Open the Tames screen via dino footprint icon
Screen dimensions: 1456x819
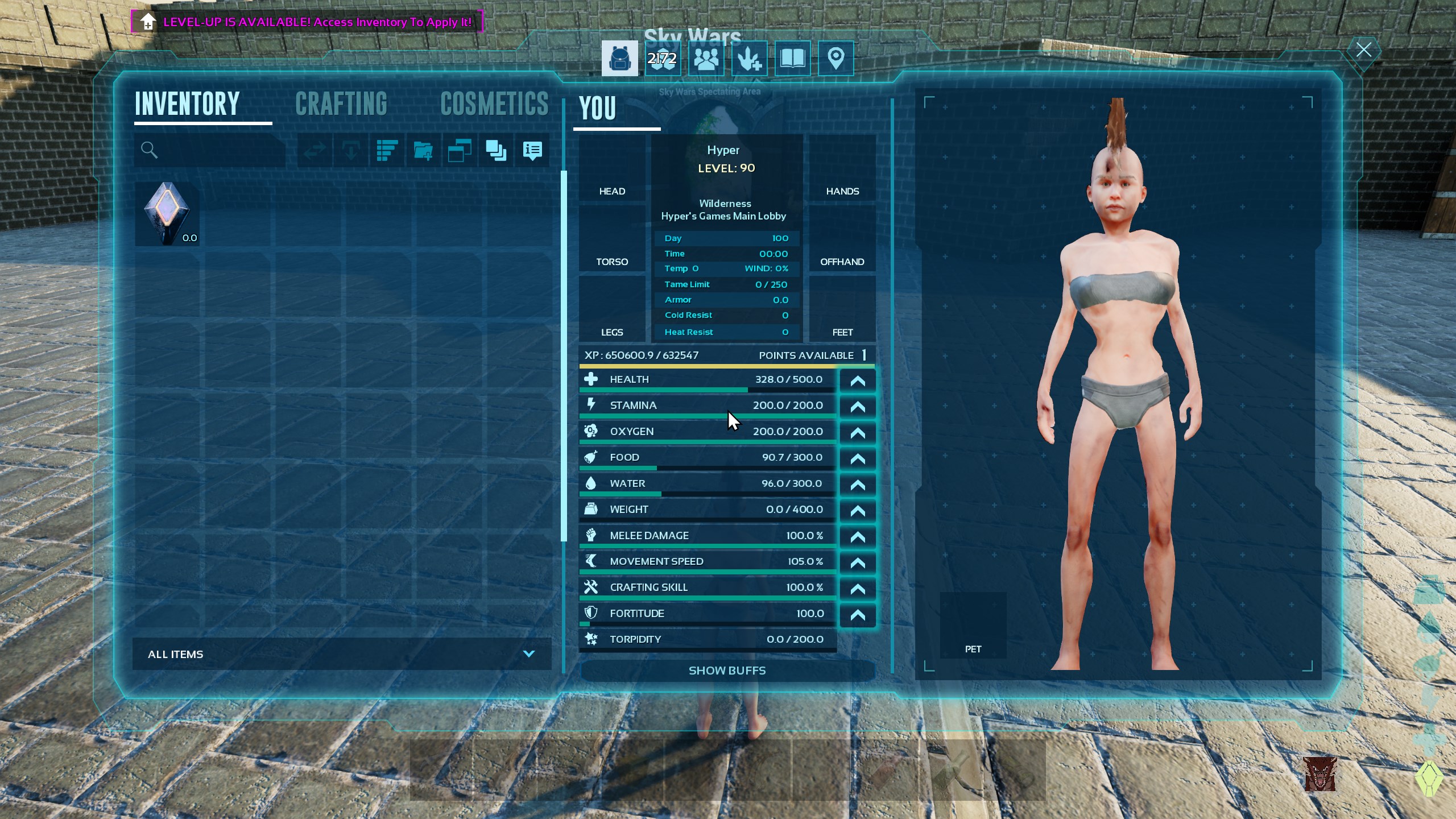tap(749, 59)
